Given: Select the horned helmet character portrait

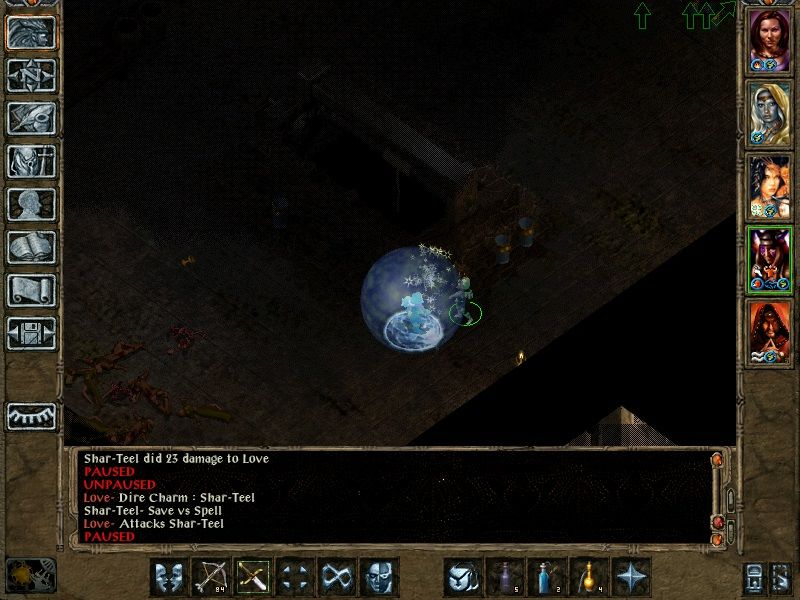Looking at the screenshot, I should coord(770,258).
